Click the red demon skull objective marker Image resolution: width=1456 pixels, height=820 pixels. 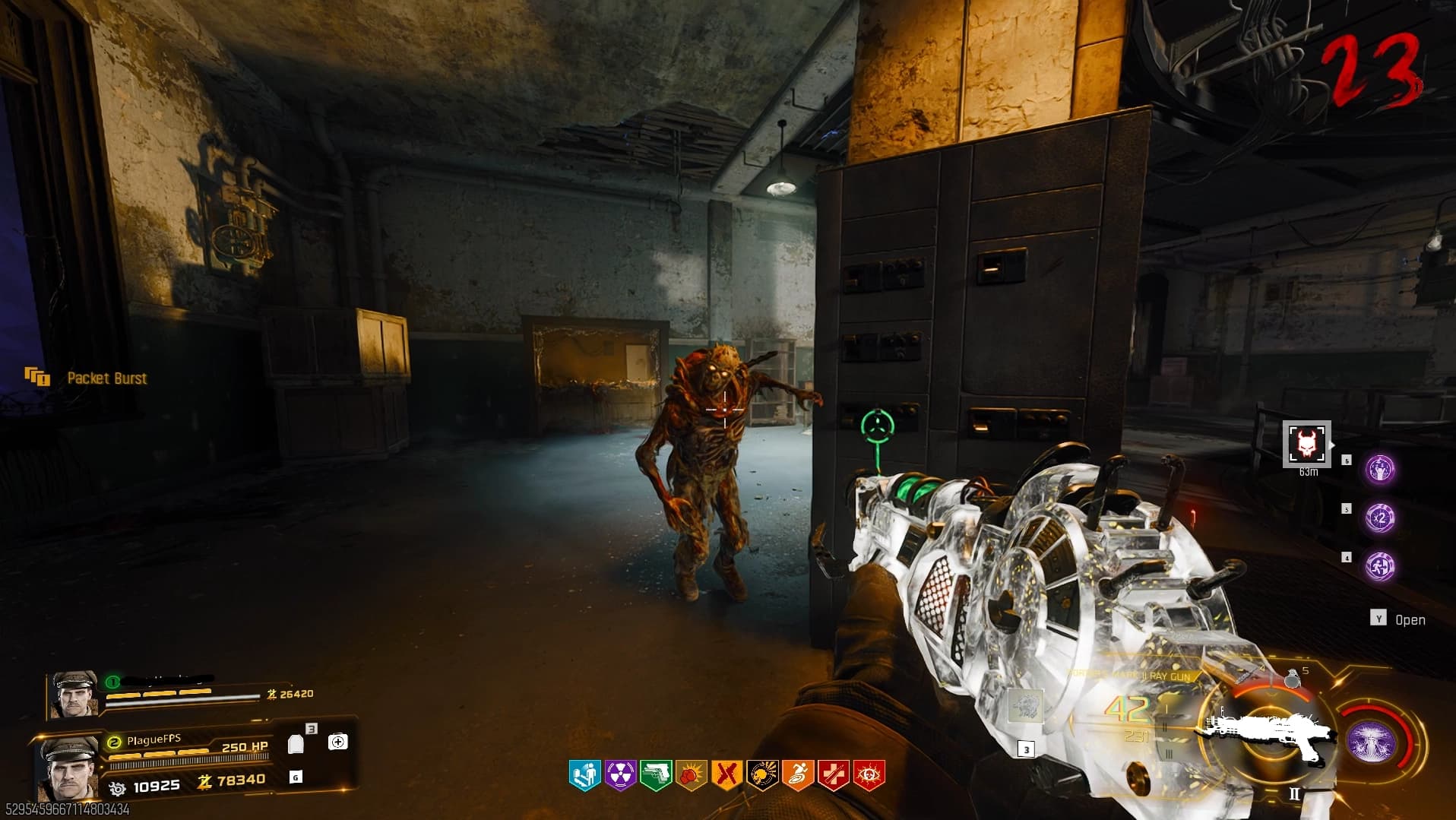pyautogui.click(x=1307, y=444)
